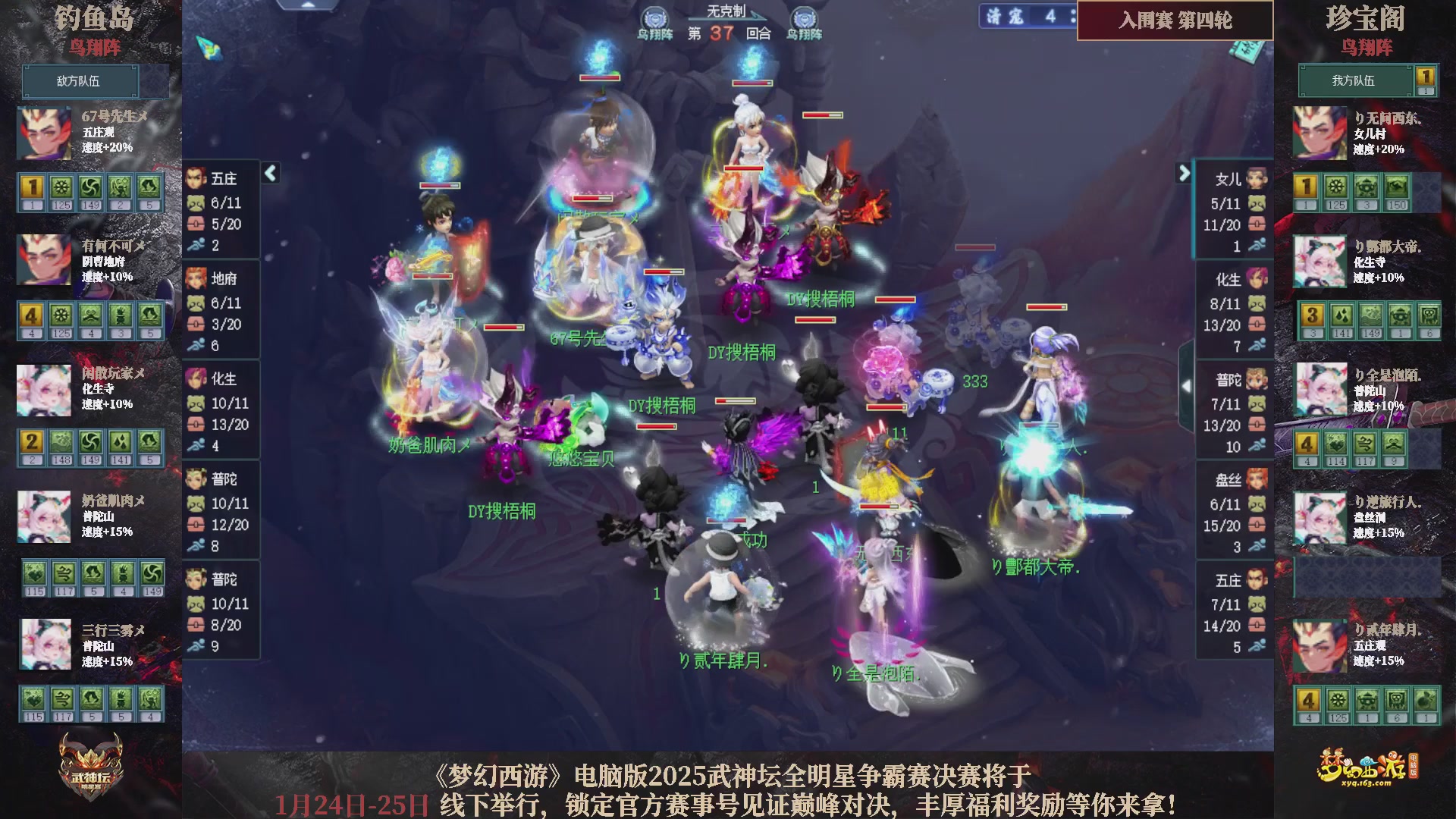Click the right team's 鸟翔阵 formation emblem
The height and width of the screenshot is (819, 1456).
1367,47
